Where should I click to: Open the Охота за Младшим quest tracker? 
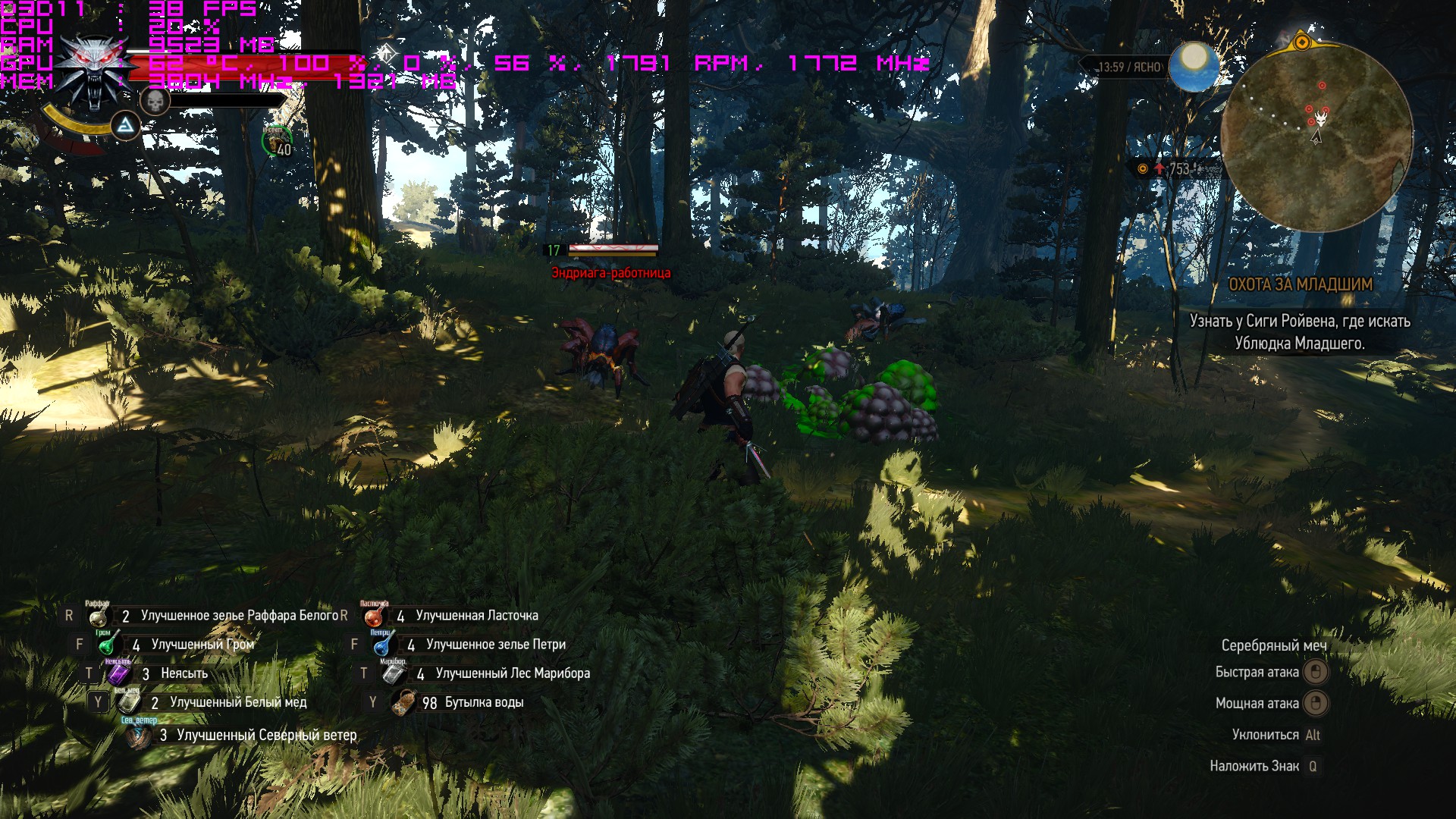(1300, 285)
